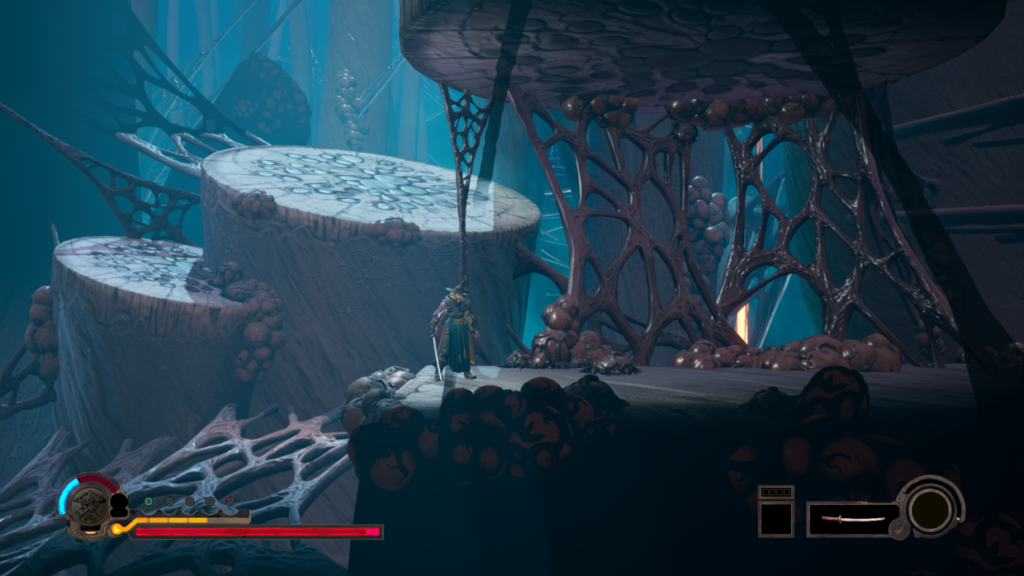Viewport: 1024px width, 576px height.
Task: Select the empty square item slot
Action: pos(775,518)
